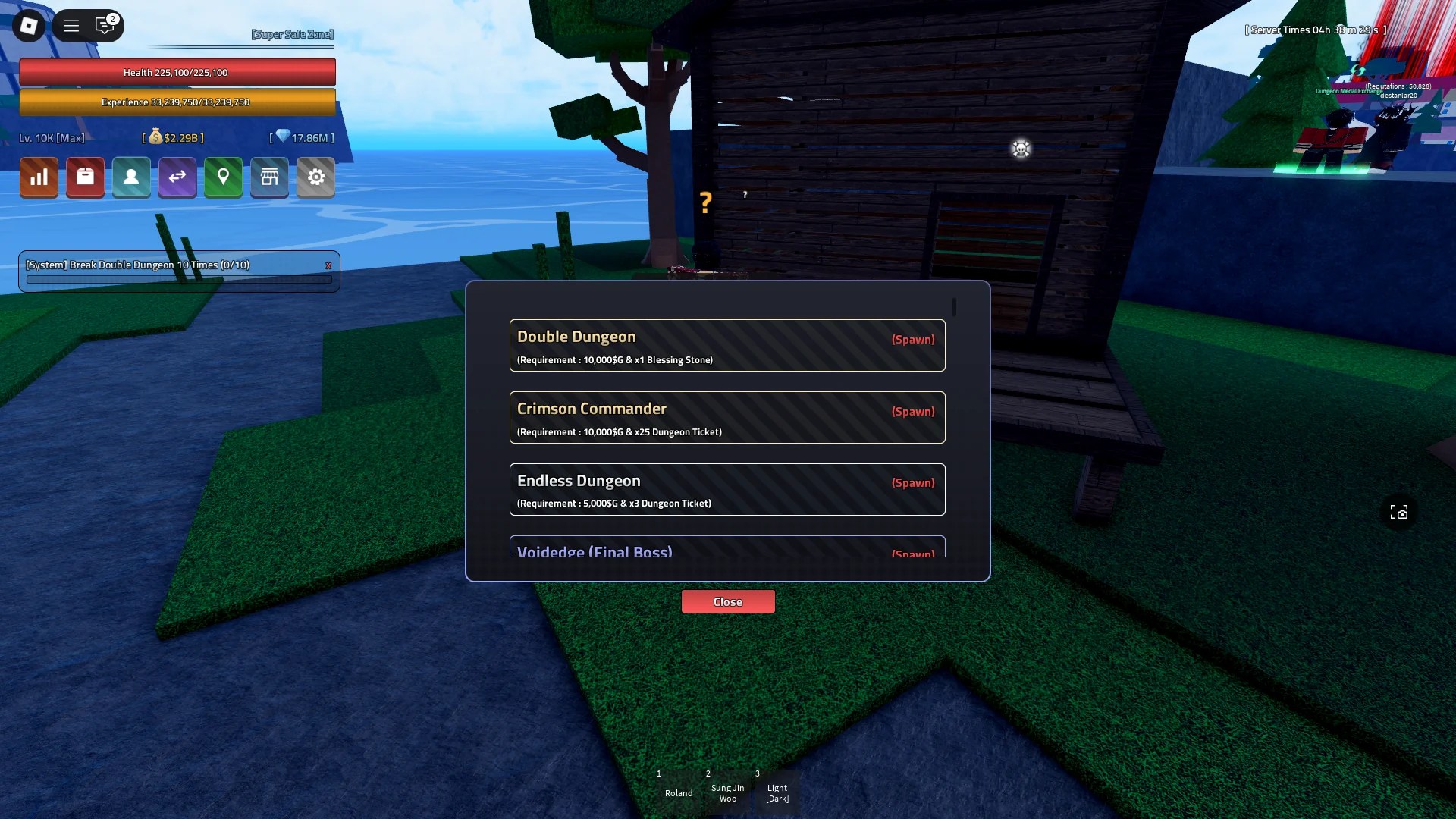1456x819 pixels.
Task: Click the Experience progress bar
Action: [179, 101]
